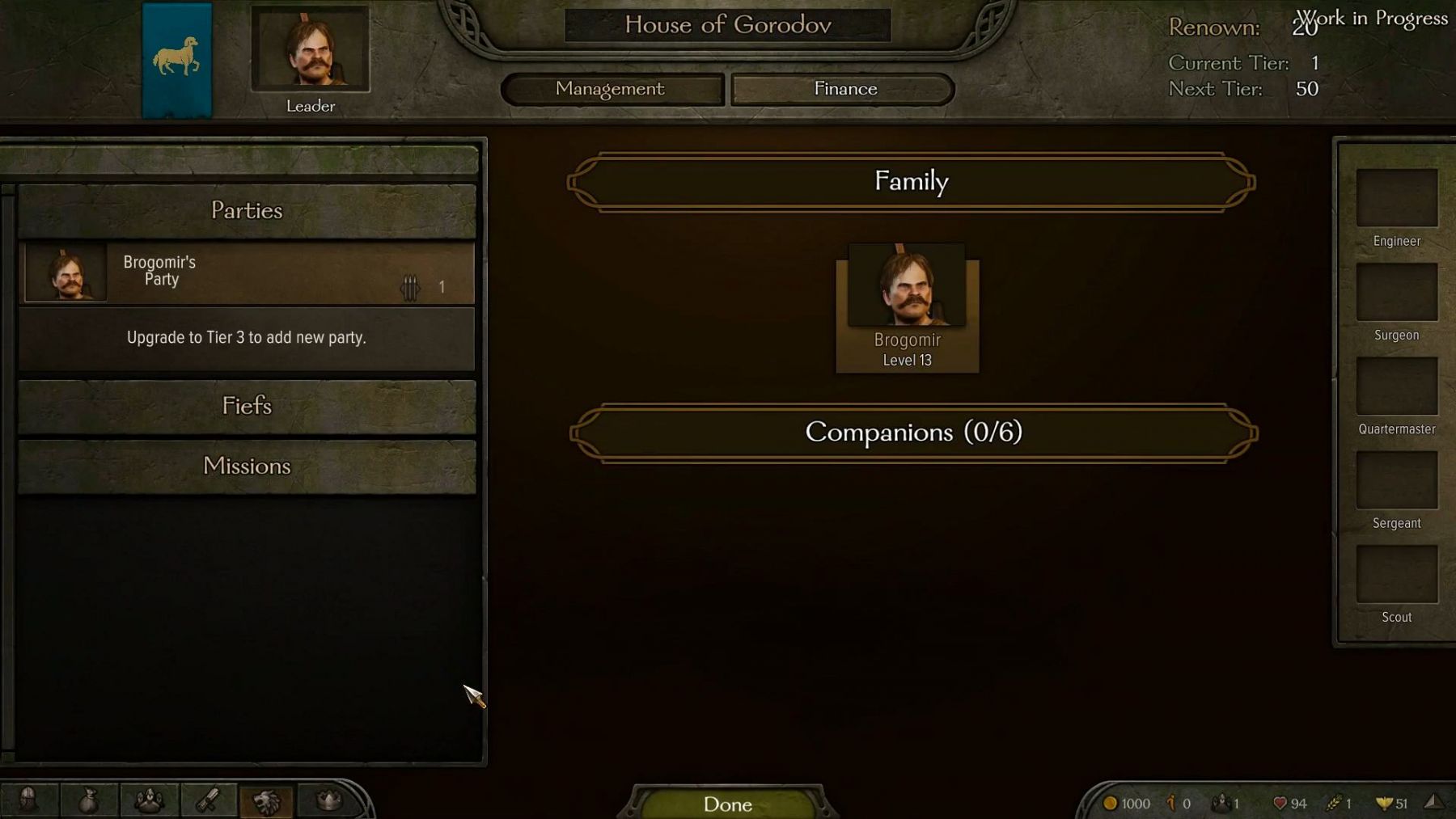Select the Sergeant role slot
This screenshot has height=819, width=1456.
(x=1396, y=480)
